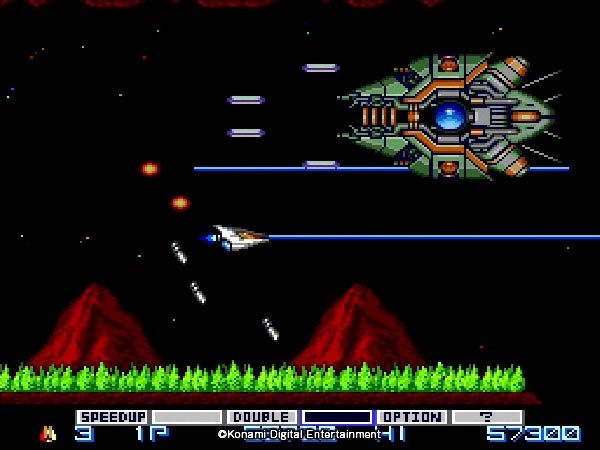This screenshot has width=600, height=450.
Task: Click the highlighted dark blue power meter slot
Action: 337,417
